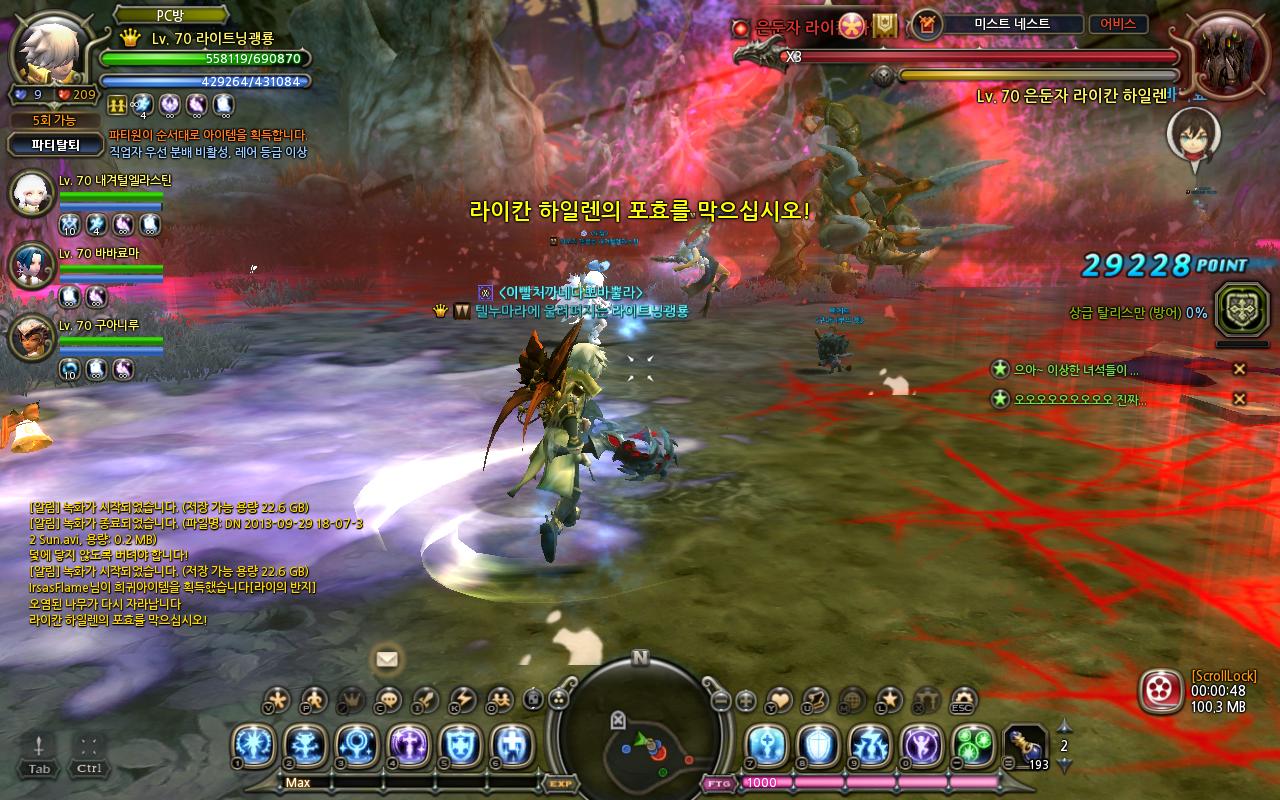
Task: Cast the blue shield skill in slot 8
Action: 818,746
